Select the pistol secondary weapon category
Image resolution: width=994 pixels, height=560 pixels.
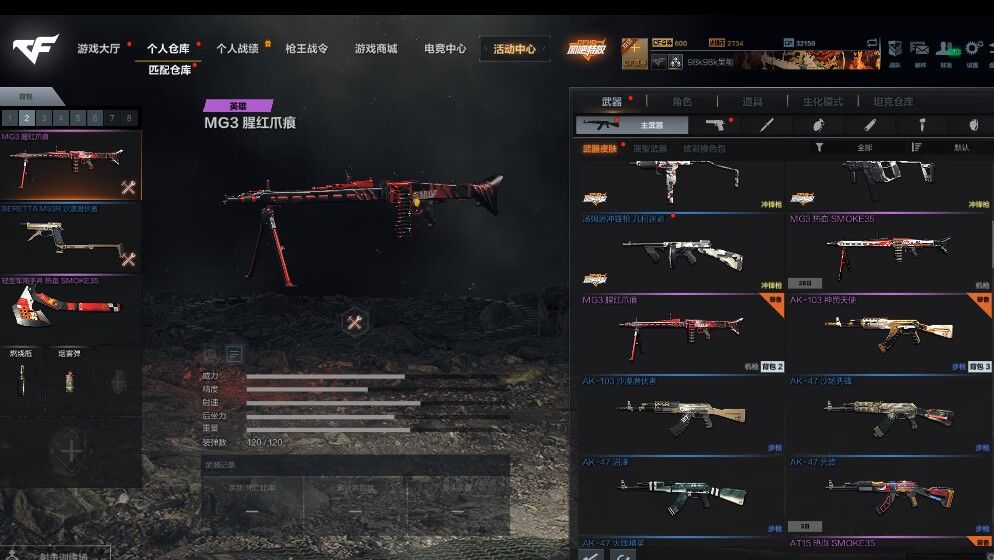[714, 125]
